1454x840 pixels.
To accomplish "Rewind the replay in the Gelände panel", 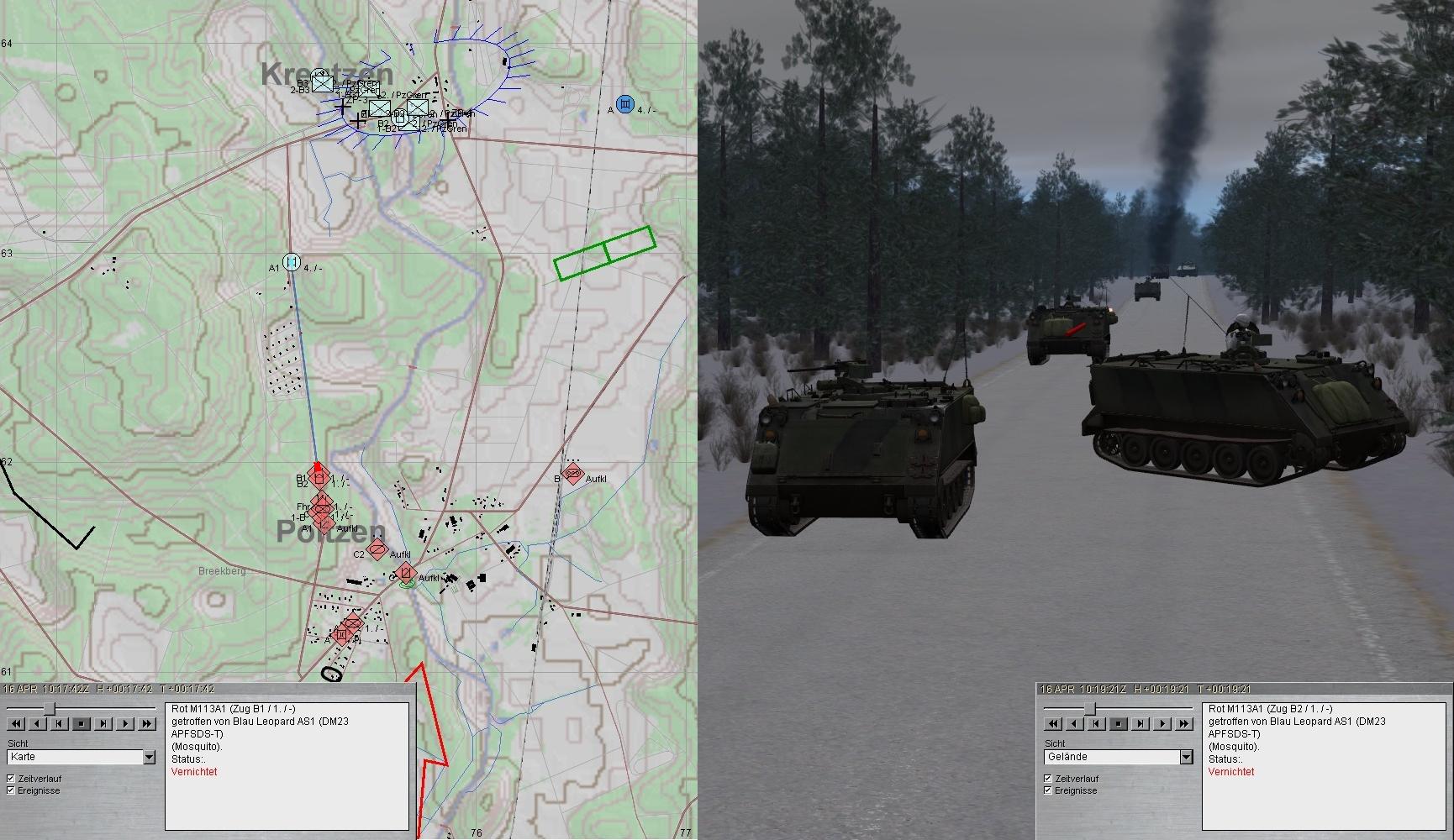I will [x=1053, y=723].
